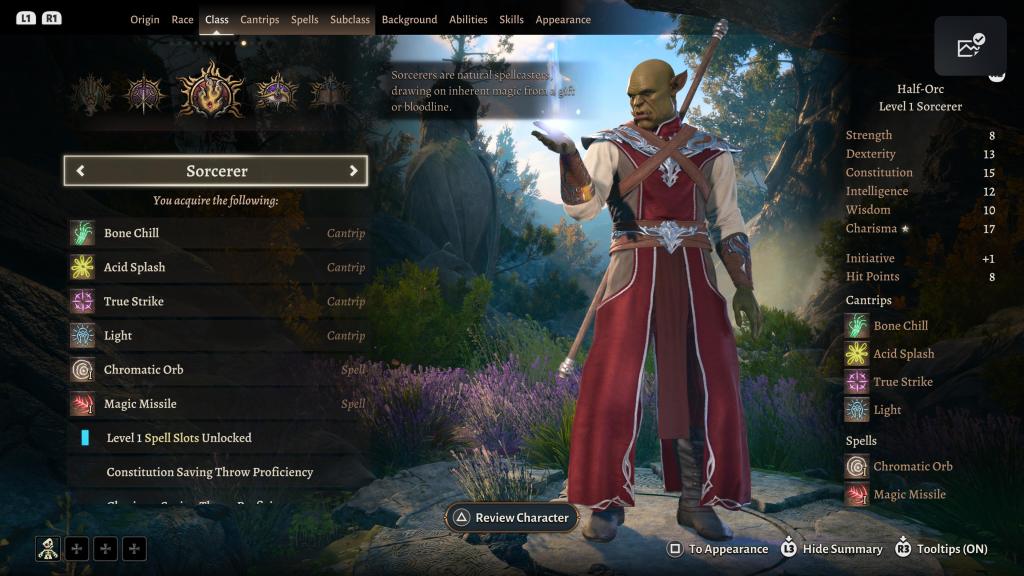Image resolution: width=1024 pixels, height=576 pixels.
Task: Cycle to the previous class with left arrow
Action: (80, 171)
